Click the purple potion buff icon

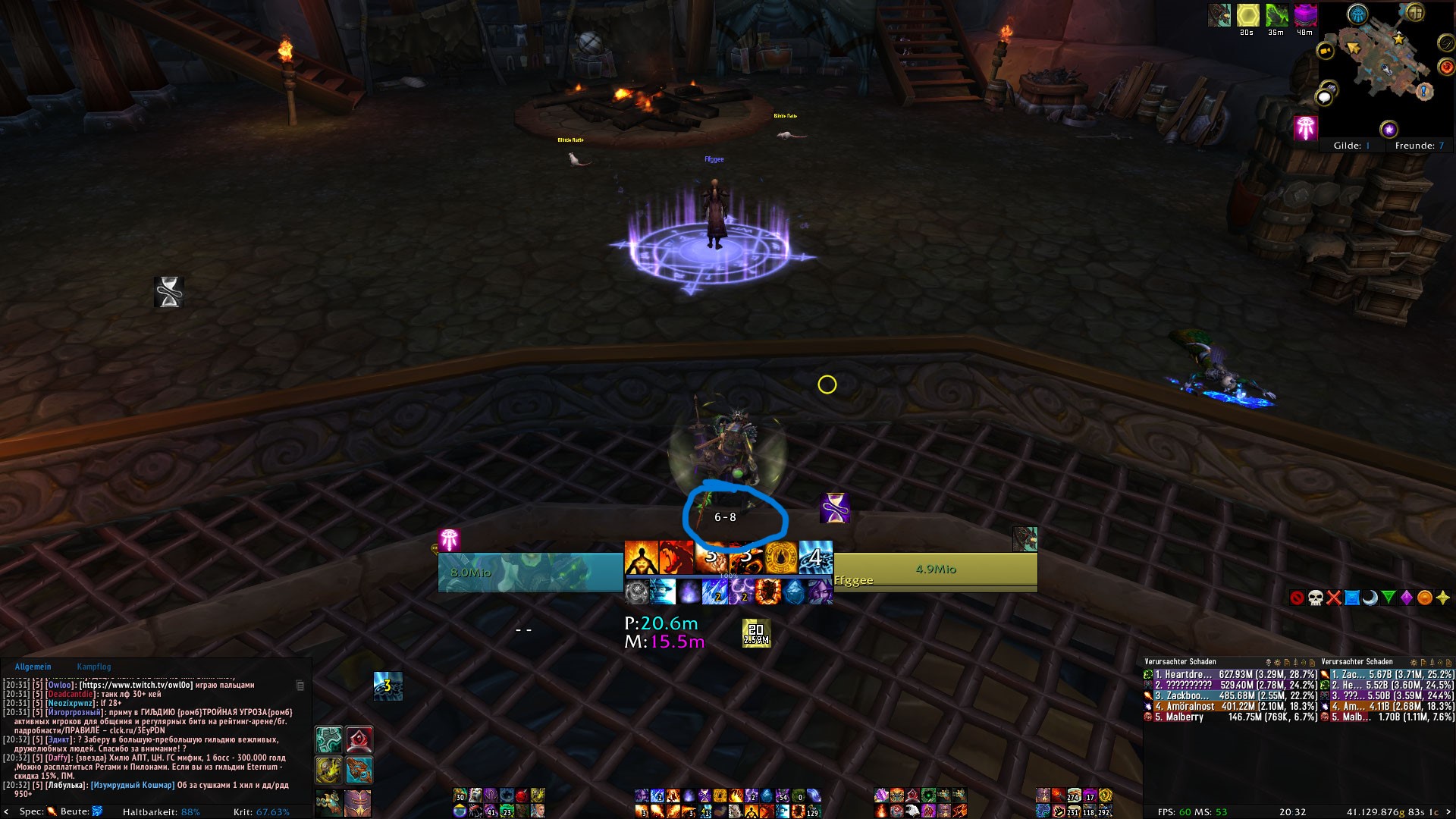pyautogui.click(x=1305, y=15)
